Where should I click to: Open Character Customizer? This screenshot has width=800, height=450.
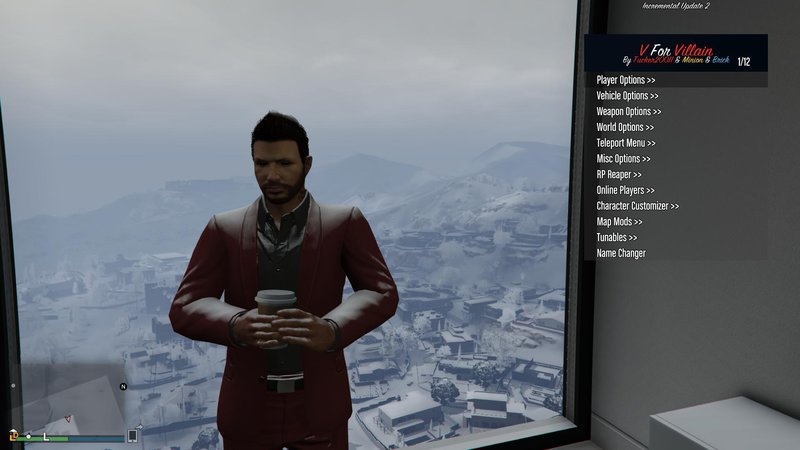(x=637, y=206)
